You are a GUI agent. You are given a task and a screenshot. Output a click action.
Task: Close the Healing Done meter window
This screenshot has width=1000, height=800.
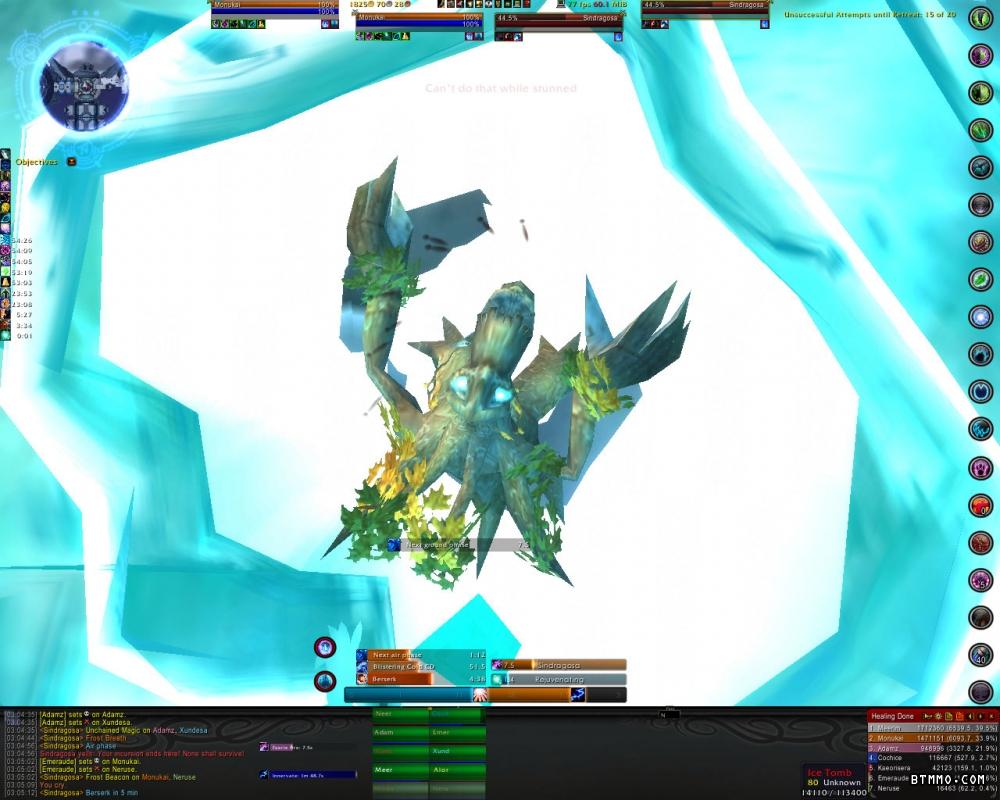click(x=991, y=716)
